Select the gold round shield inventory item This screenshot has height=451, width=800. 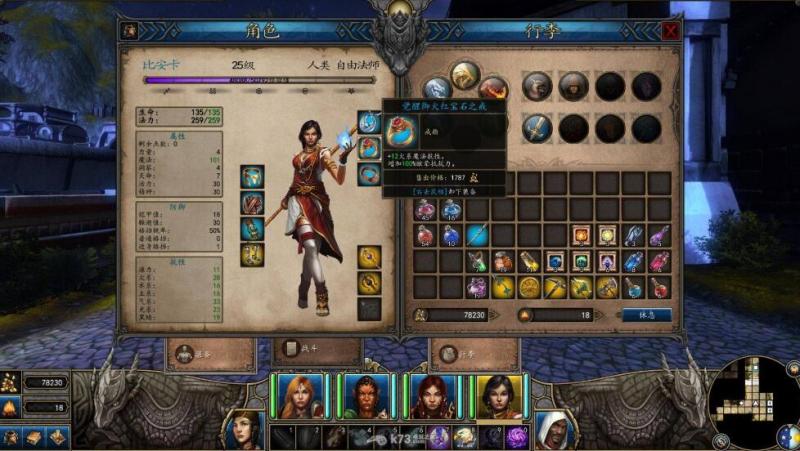click(x=529, y=287)
